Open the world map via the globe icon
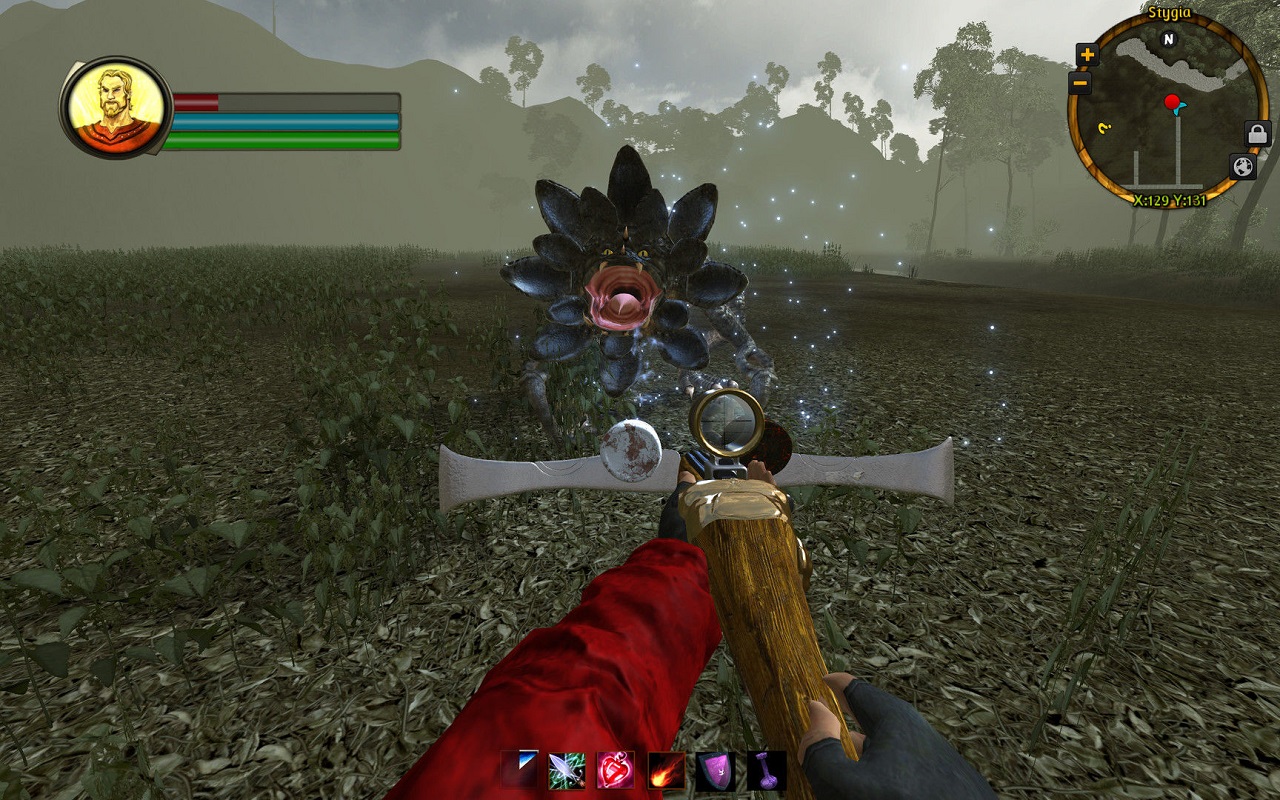 click(1242, 166)
